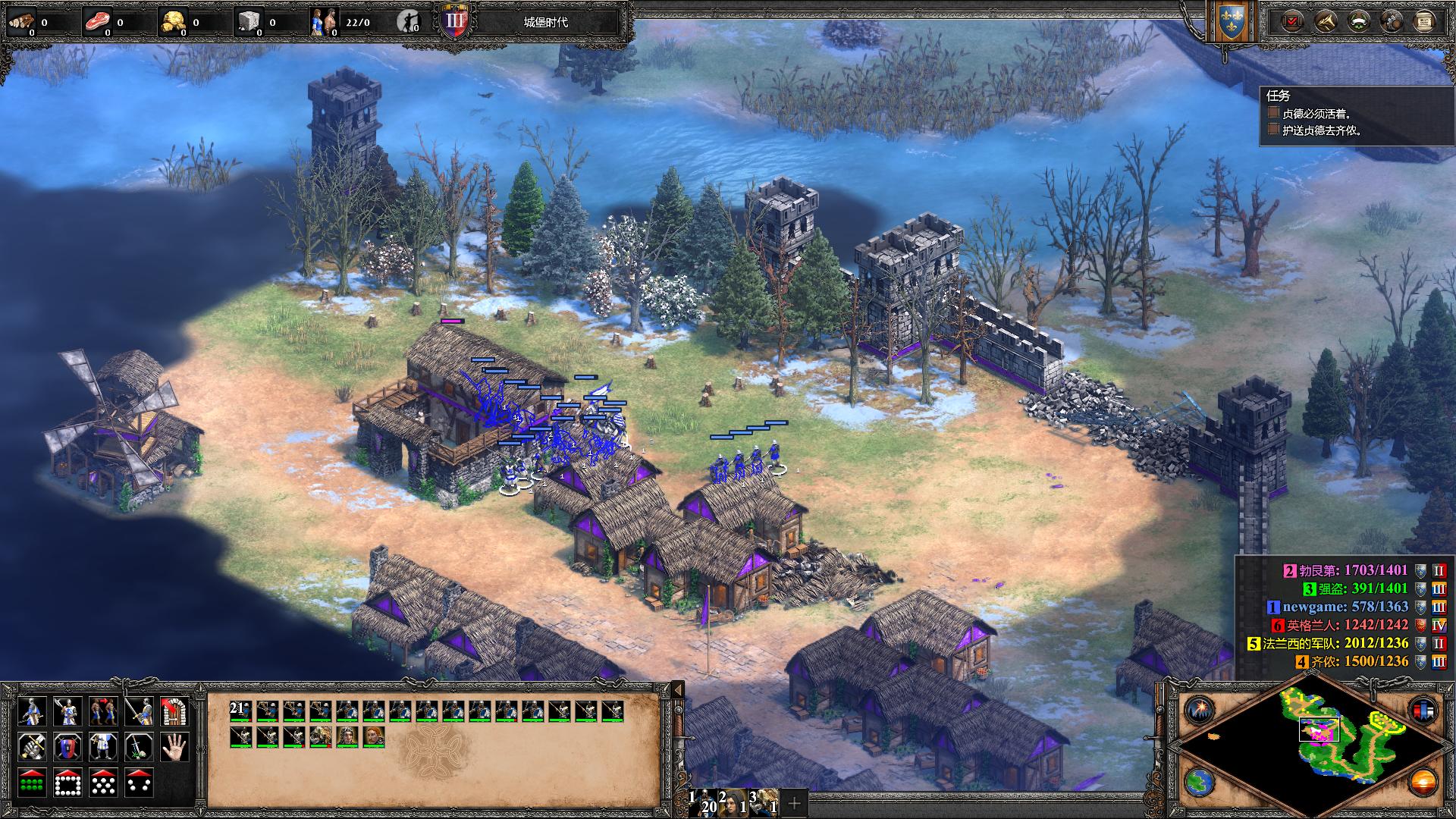Click the sunset button beside the minimap
Screen dimensions: 1456x819
click(1423, 782)
